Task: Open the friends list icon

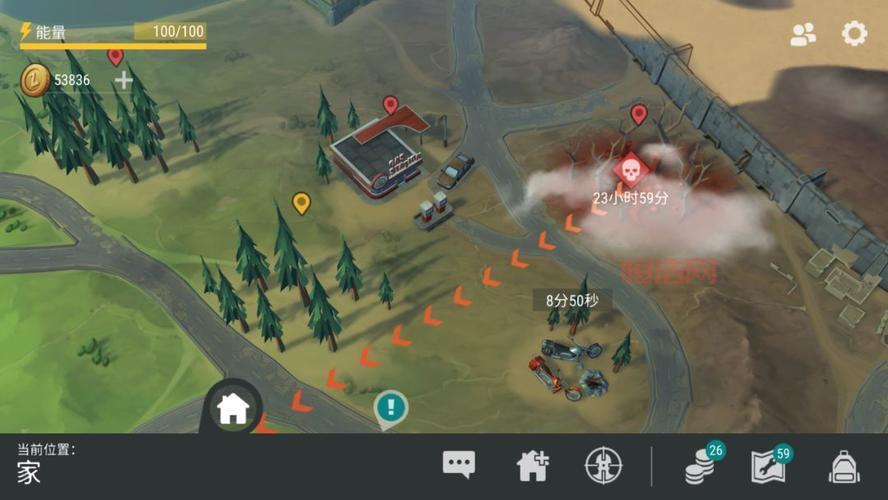Action: pos(803,34)
